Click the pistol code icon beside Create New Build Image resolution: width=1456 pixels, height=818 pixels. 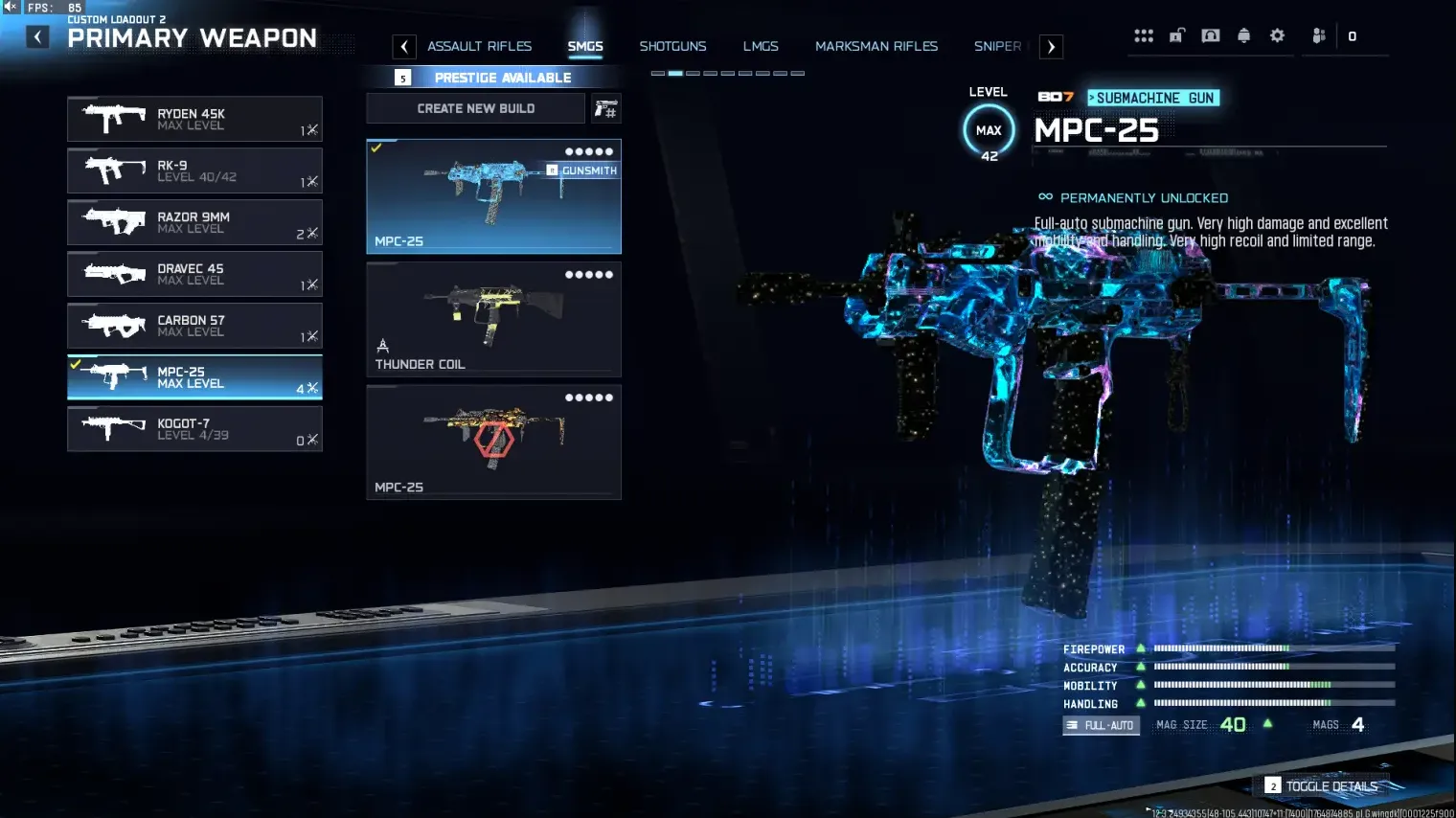click(x=603, y=108)
